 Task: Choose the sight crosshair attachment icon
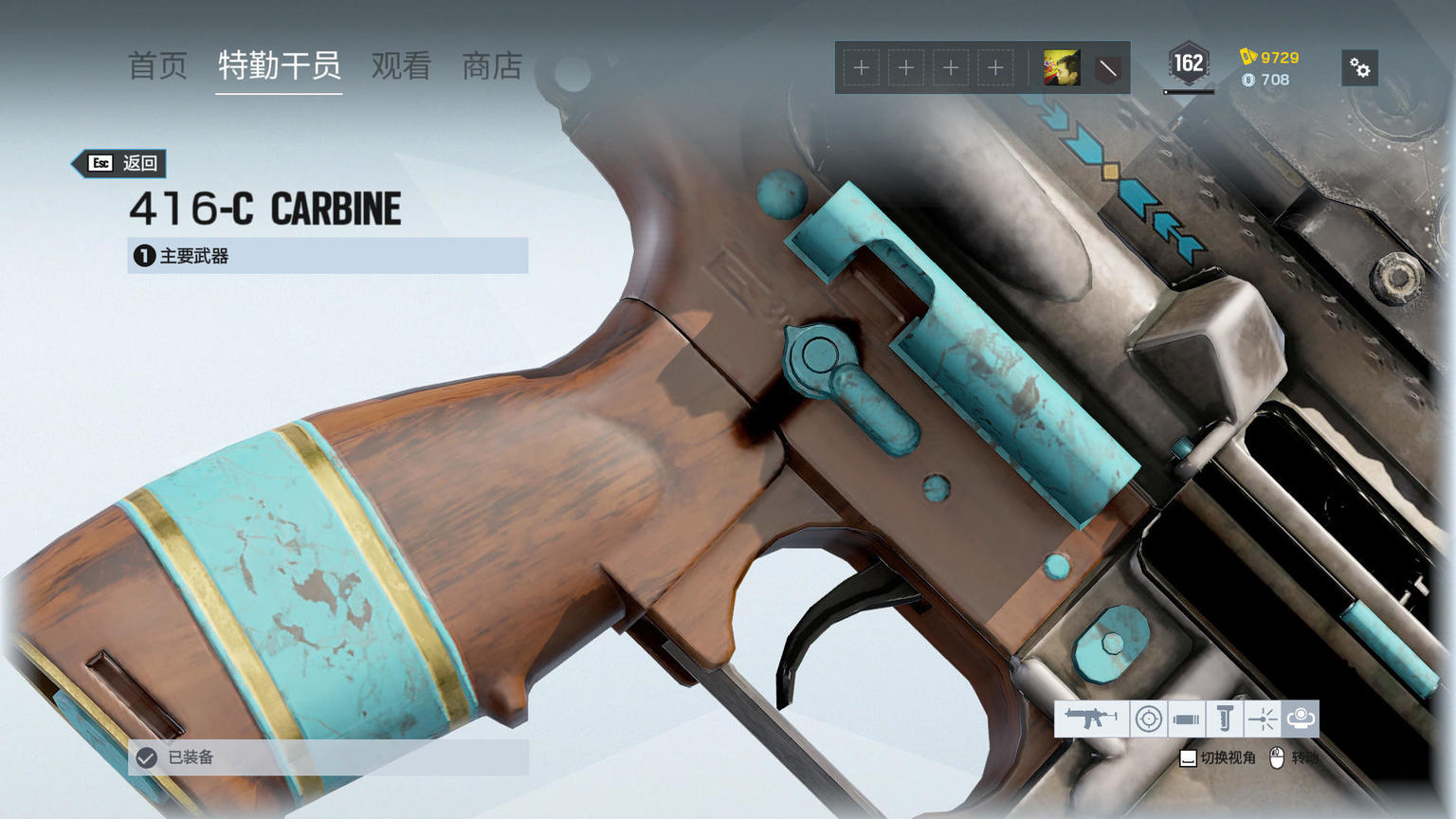coord(1148,719)
